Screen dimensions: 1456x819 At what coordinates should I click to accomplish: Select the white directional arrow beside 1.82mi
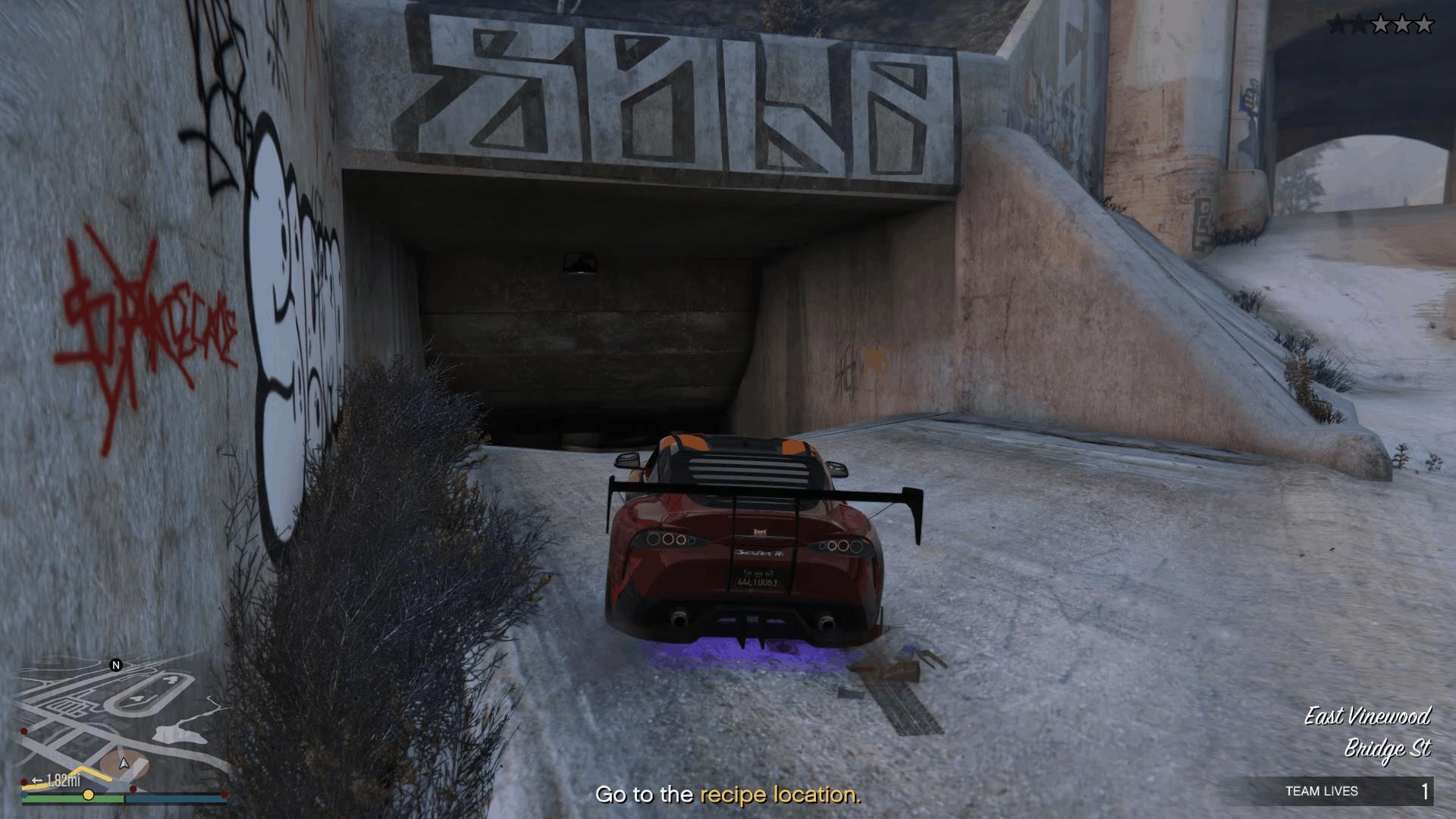[x=37, y=780]
